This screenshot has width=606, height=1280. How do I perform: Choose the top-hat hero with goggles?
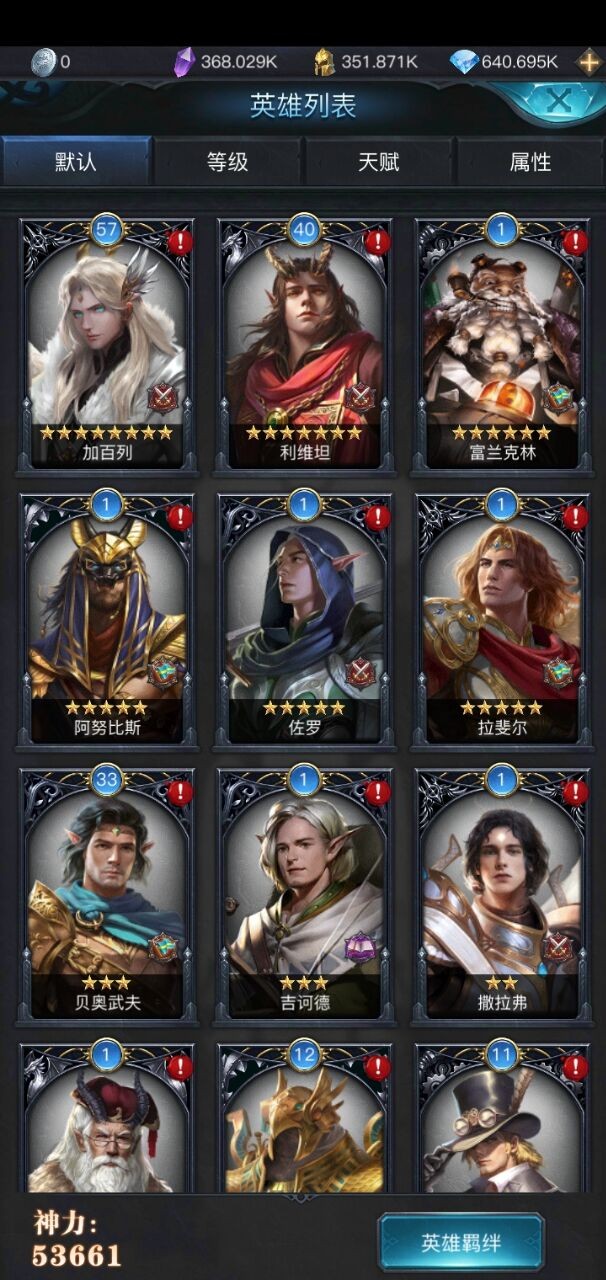pyautogui.click(x=502, y=1125)
